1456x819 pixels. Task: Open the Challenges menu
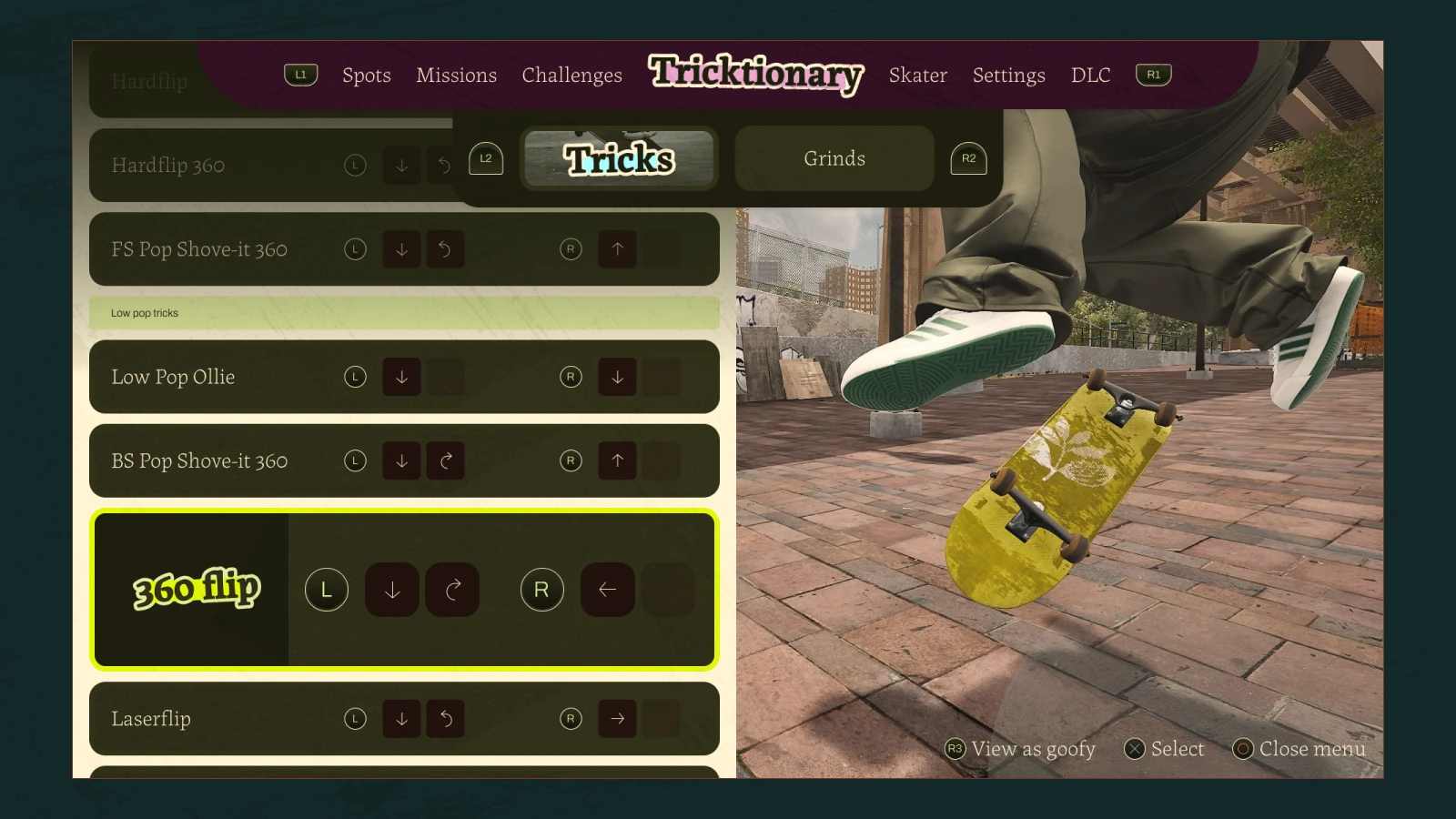click(571, 76)
